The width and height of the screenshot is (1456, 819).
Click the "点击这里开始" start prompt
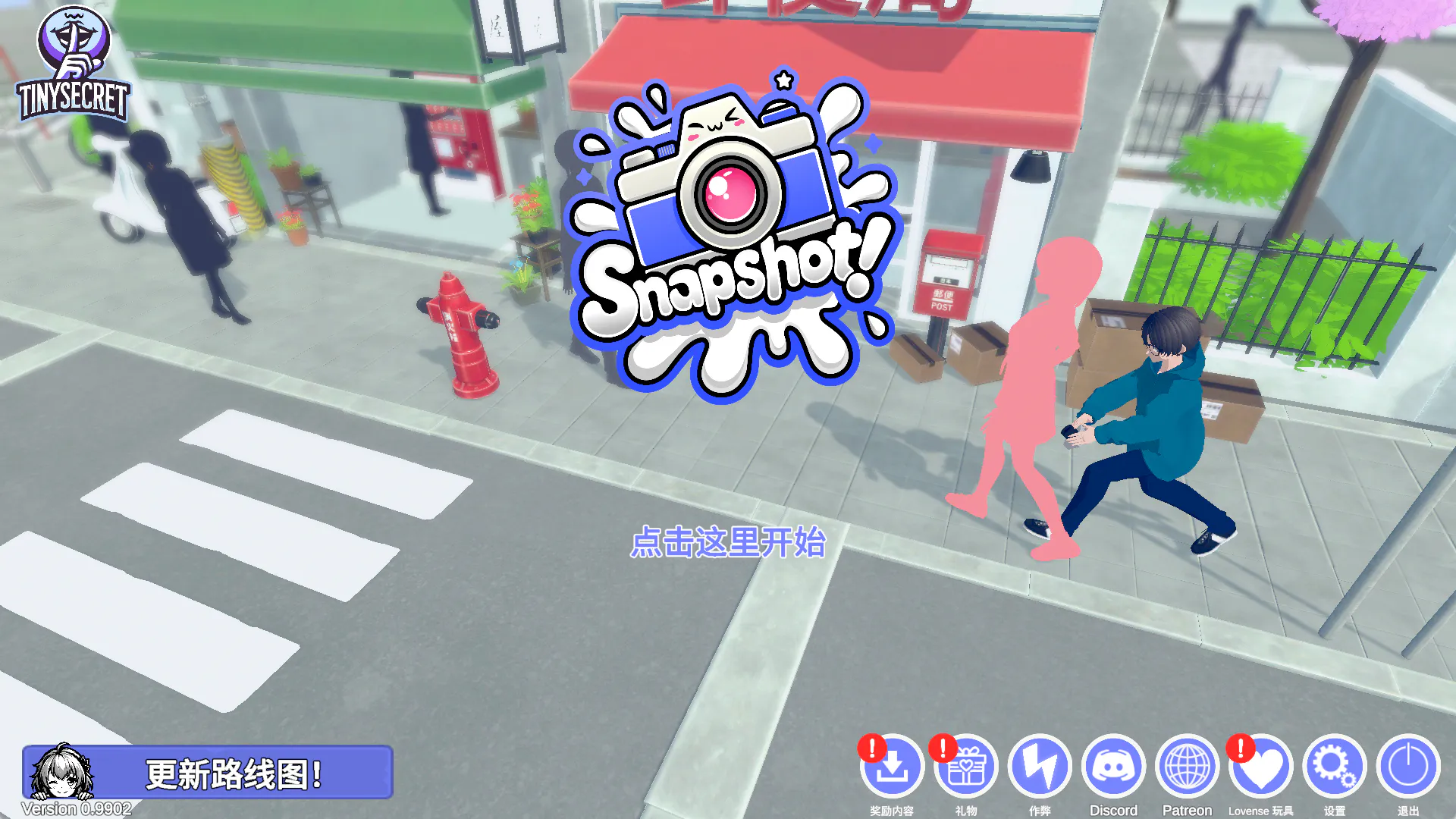pos(728,543)
